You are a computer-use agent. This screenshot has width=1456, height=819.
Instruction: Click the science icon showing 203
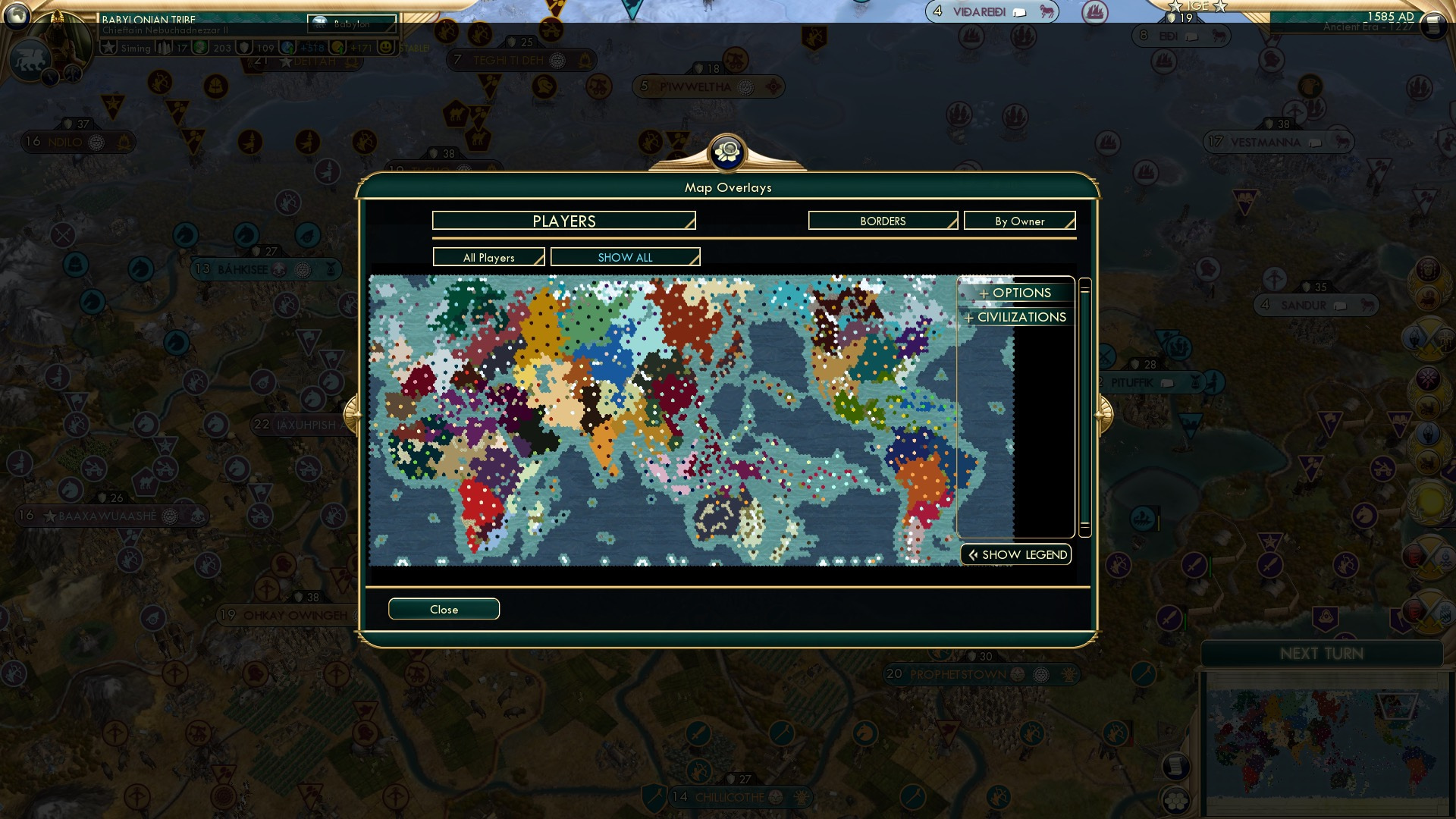(200, 47)
